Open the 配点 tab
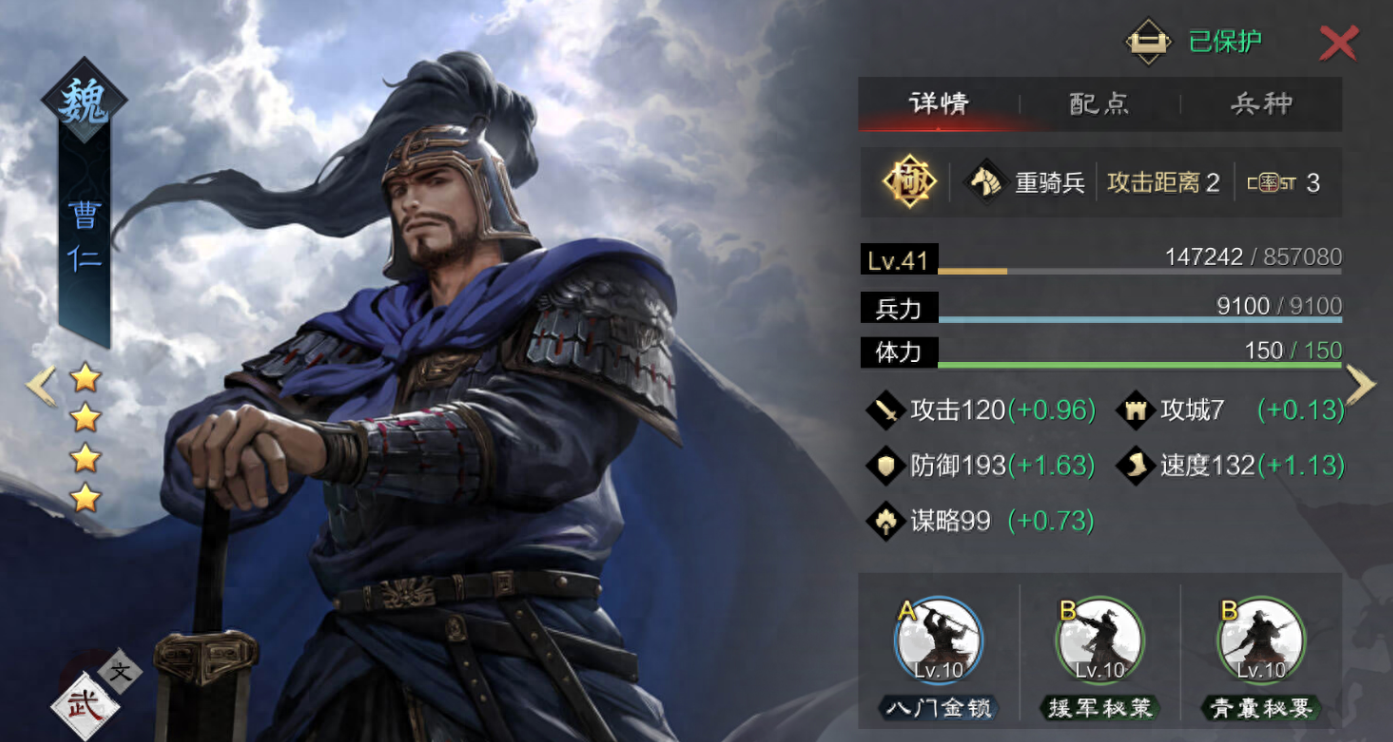The image size is (1393, 742). [1099, 103]
